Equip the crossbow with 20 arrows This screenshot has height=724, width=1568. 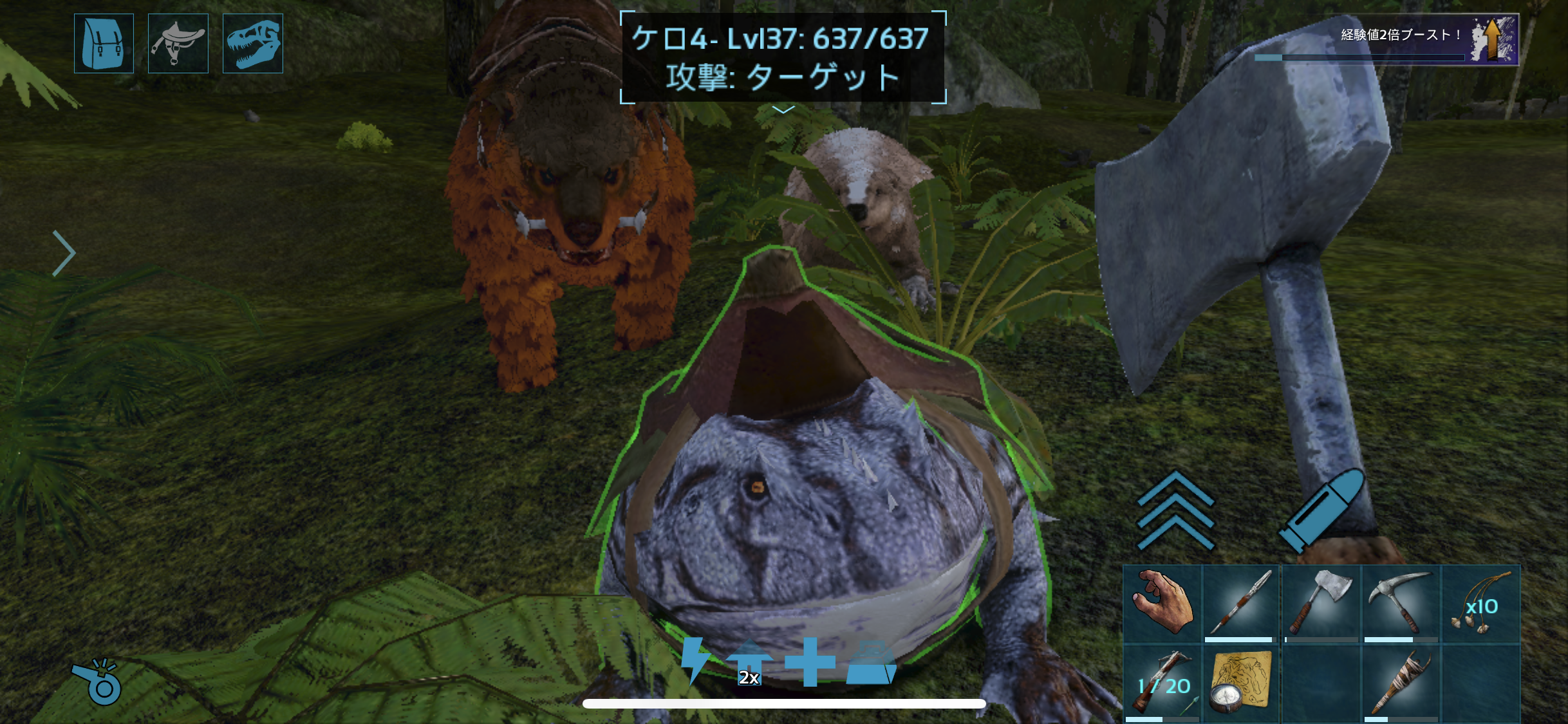1162,683
